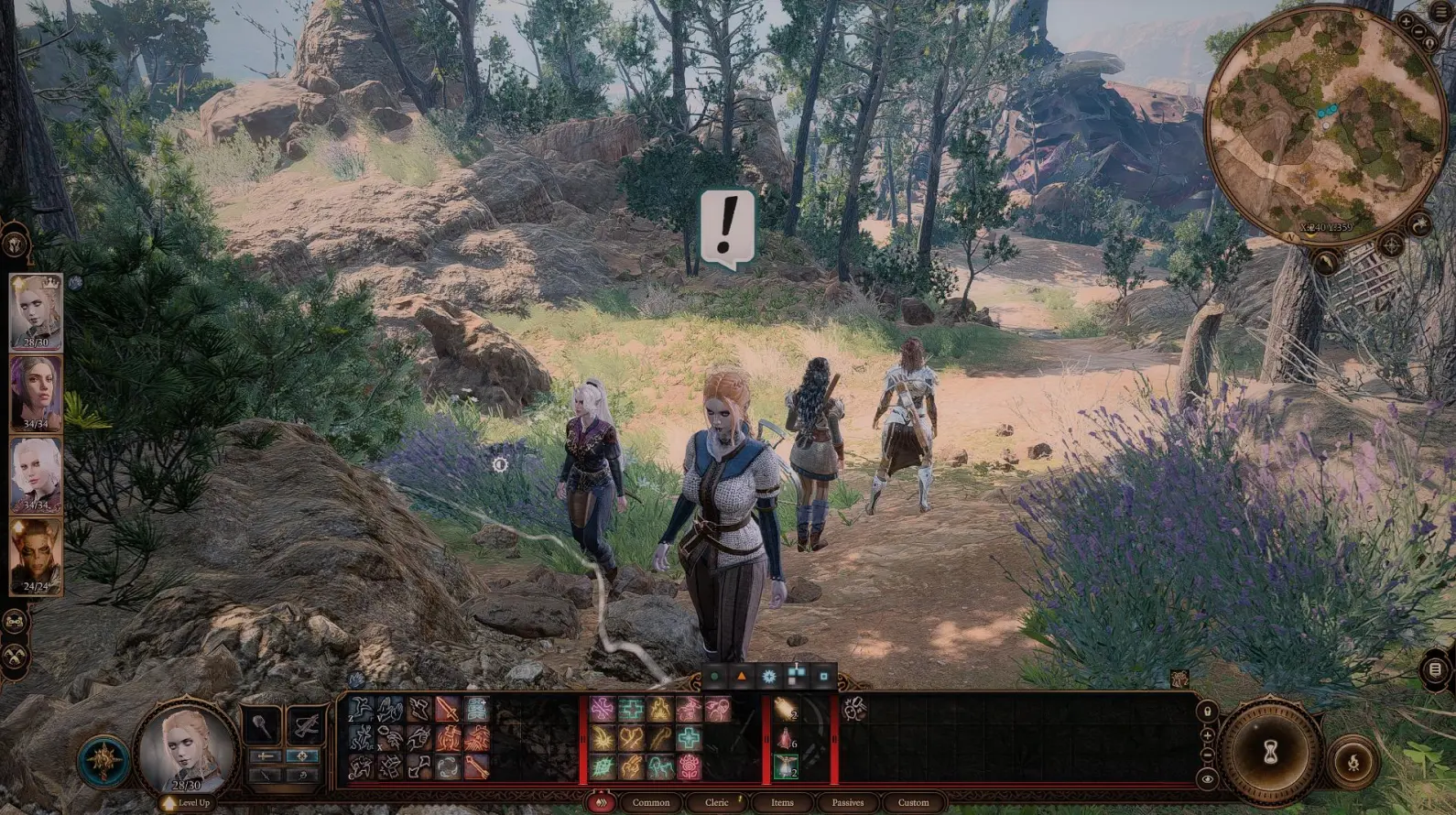1456x815 pixels.
Task: Toggle the hotbar lock
Action: click(x=1208, y=712)
